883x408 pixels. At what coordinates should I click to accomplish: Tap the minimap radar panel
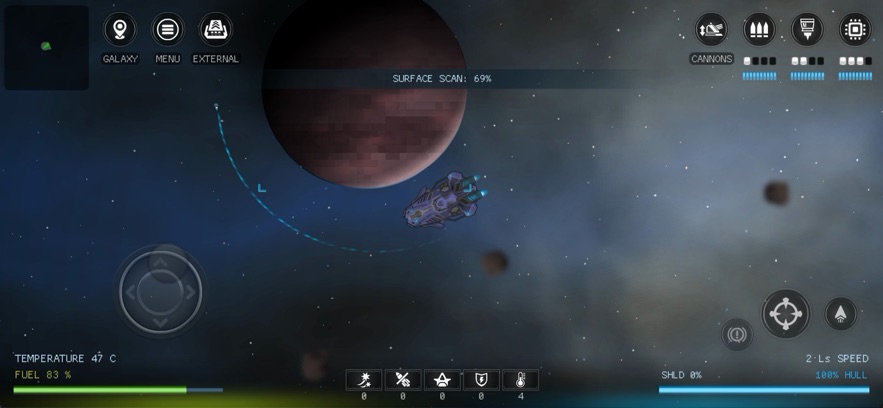(x=46, y=47)
